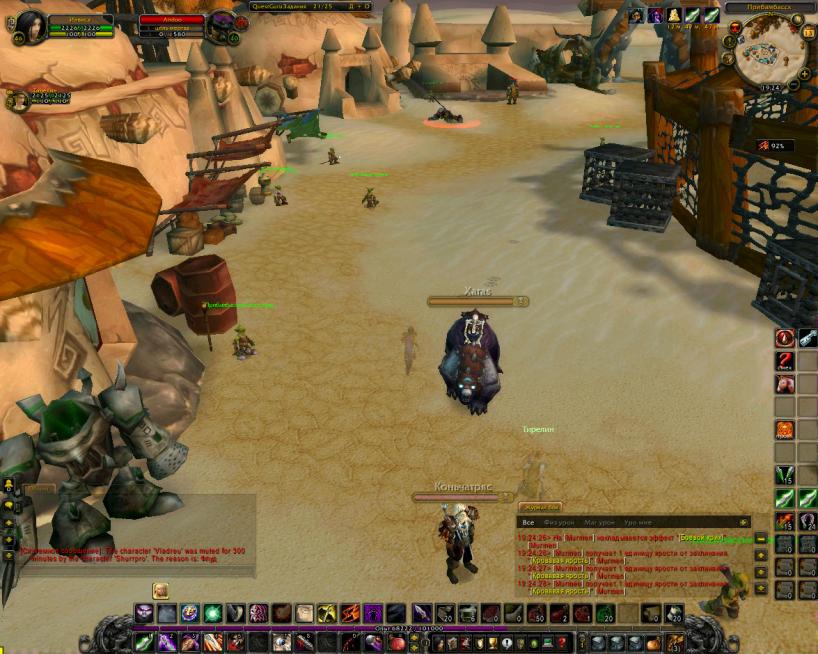Select the party member portrait
The image size is (818, 654).
pyautogui.click(x=19, y=100)
